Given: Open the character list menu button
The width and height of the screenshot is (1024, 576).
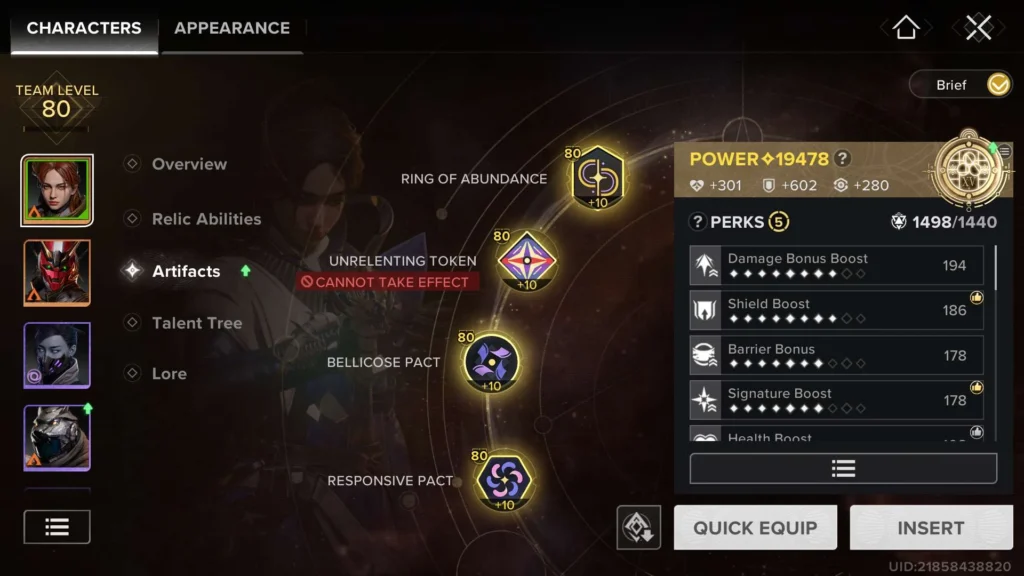Looking at the screenshot, I should point(57,527).
